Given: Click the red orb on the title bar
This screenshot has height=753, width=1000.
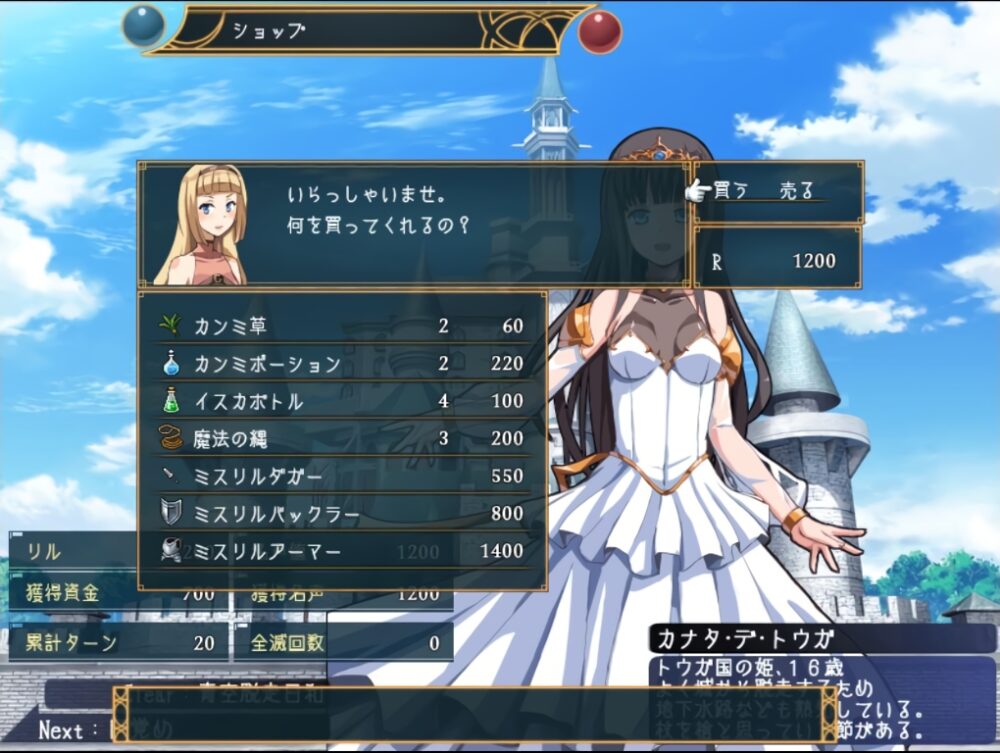Looking at the screenshot, I should click(599, 31).
